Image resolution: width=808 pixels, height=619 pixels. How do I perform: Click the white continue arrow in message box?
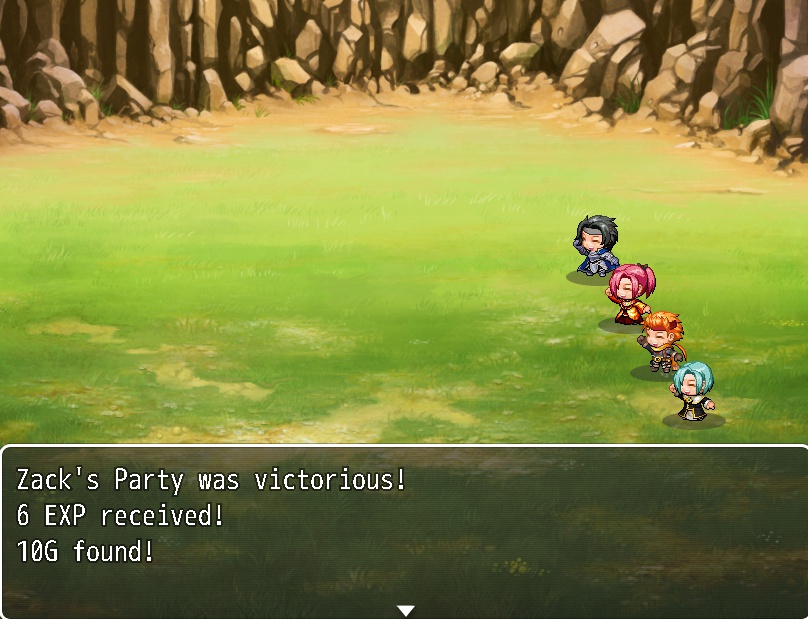pos(405,610)
